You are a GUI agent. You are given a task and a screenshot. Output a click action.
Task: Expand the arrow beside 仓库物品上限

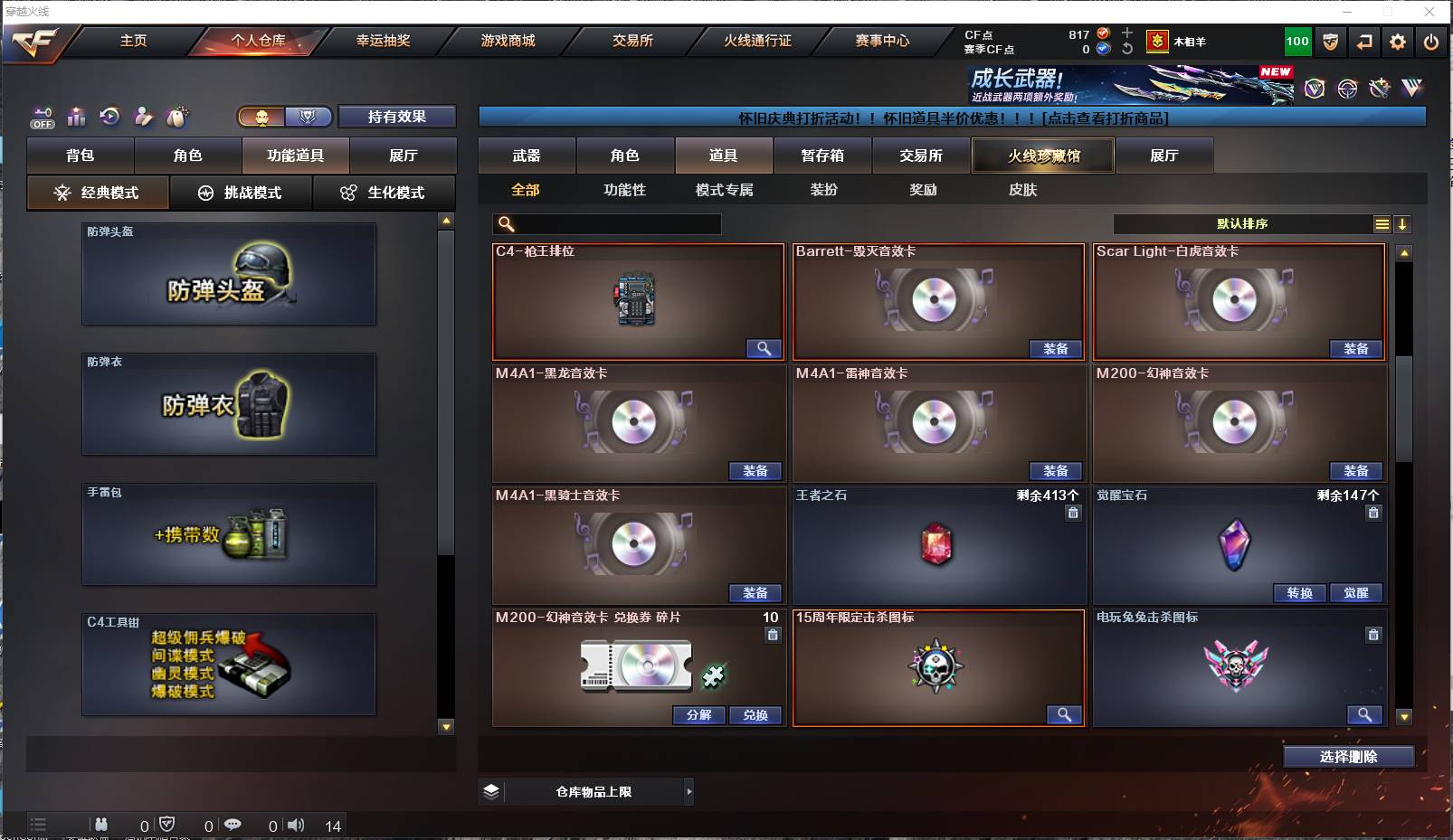pos(689,791)
